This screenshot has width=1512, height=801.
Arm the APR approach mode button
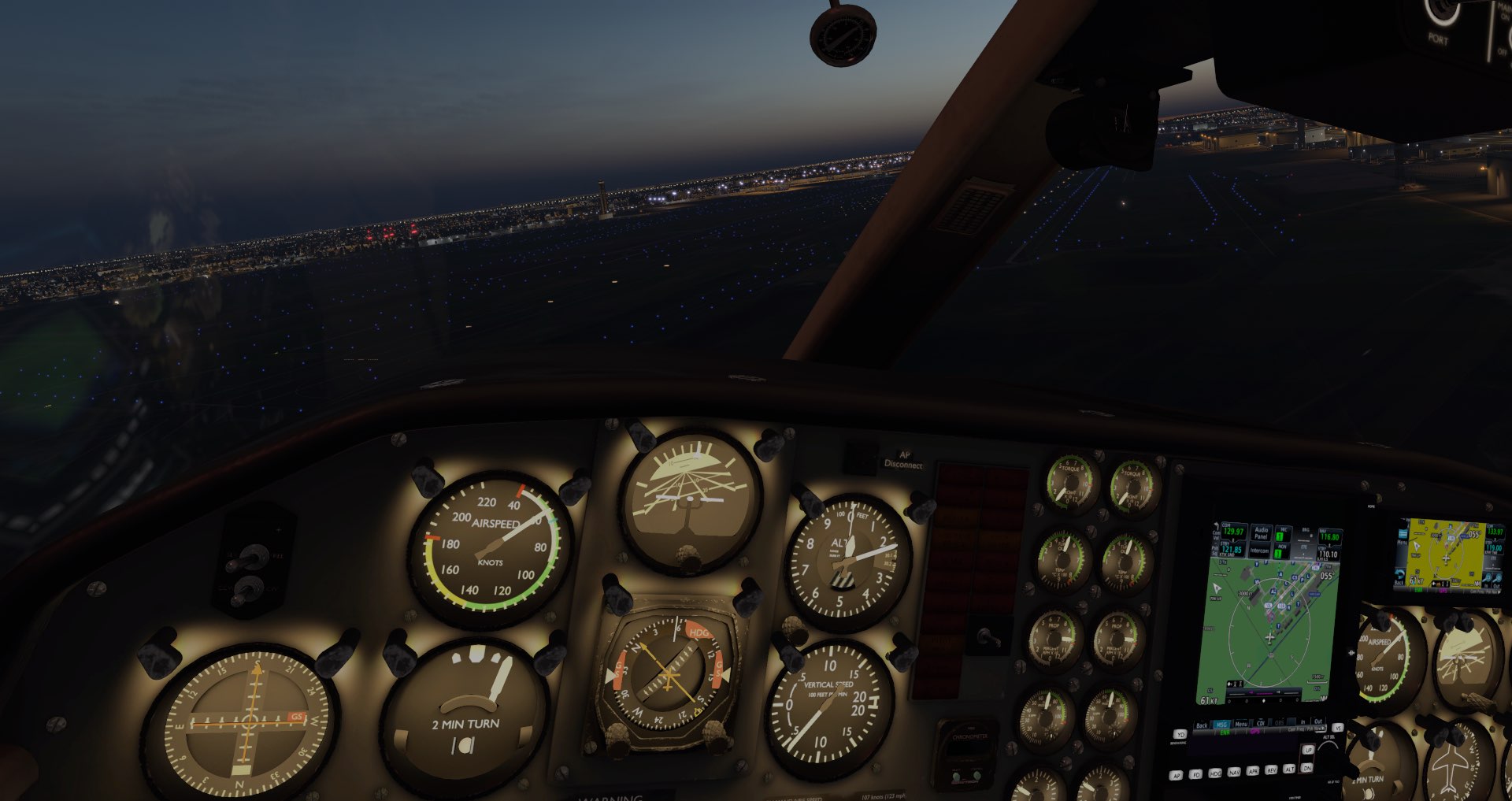pyautogui.click(x=1253, y=771)
